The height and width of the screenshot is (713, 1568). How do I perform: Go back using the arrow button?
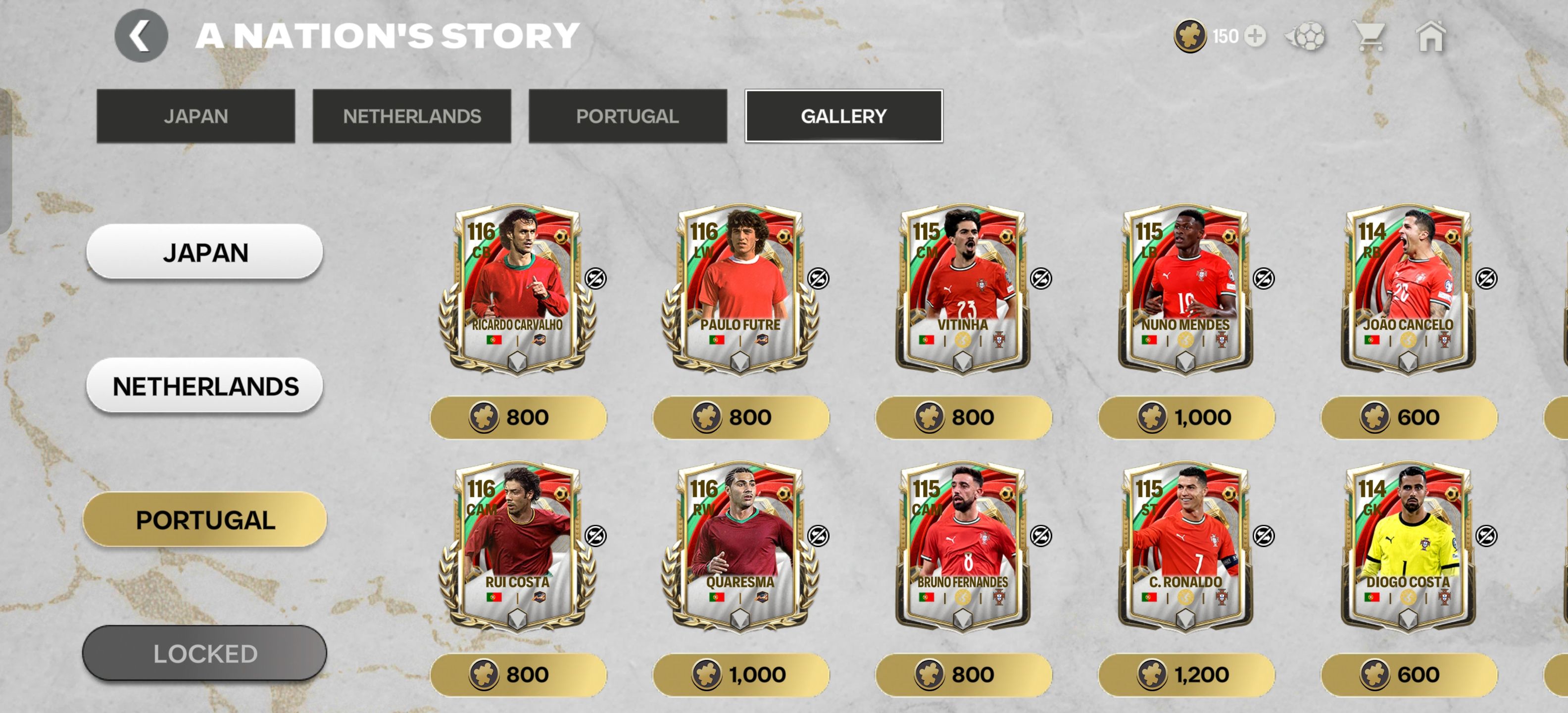pyautogui.click(x=141, y=36)
